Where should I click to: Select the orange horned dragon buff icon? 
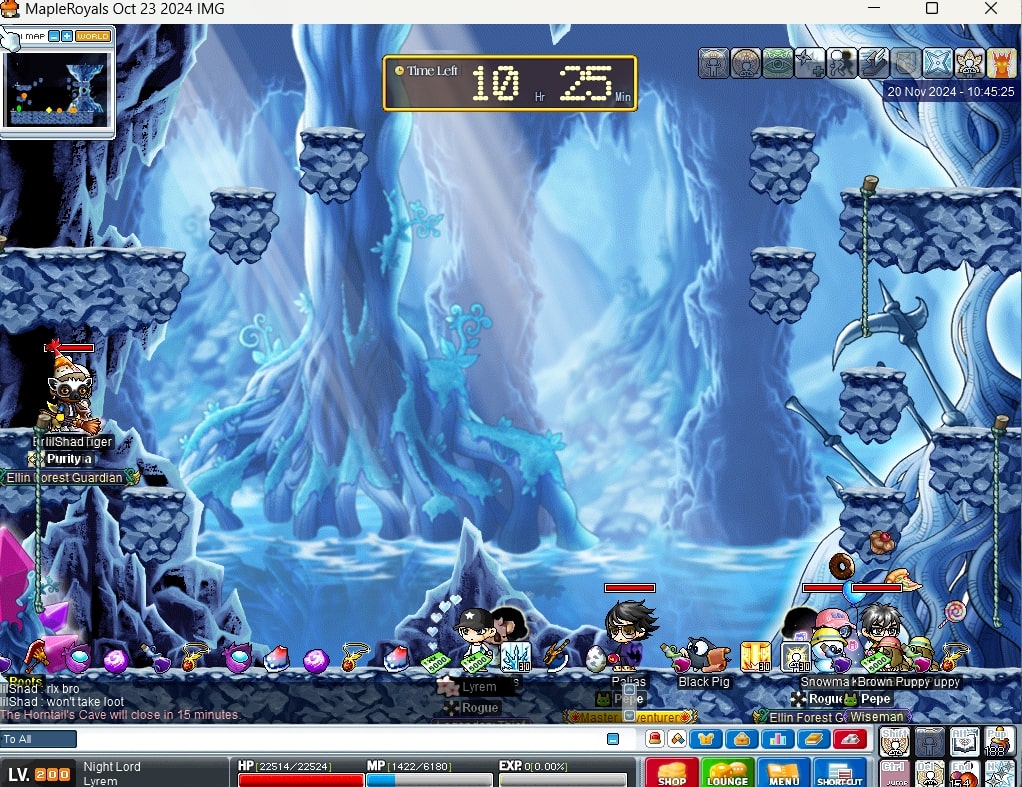click(x=1001, y=63)
